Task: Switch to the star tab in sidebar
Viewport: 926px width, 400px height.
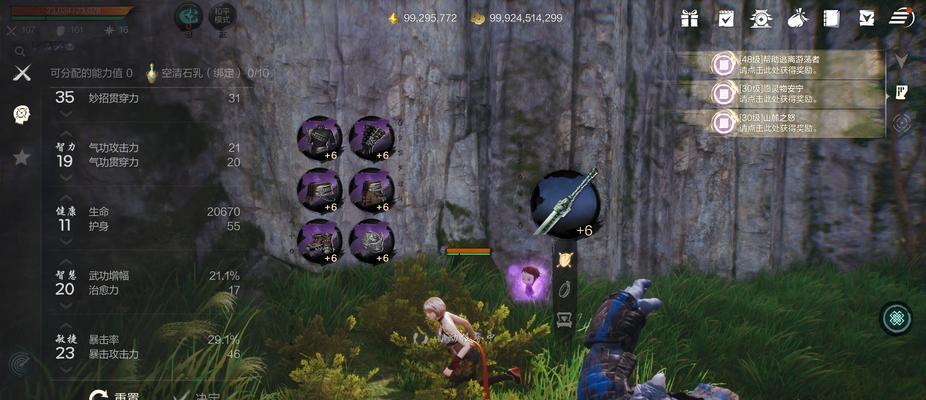Action: point(21,157)
